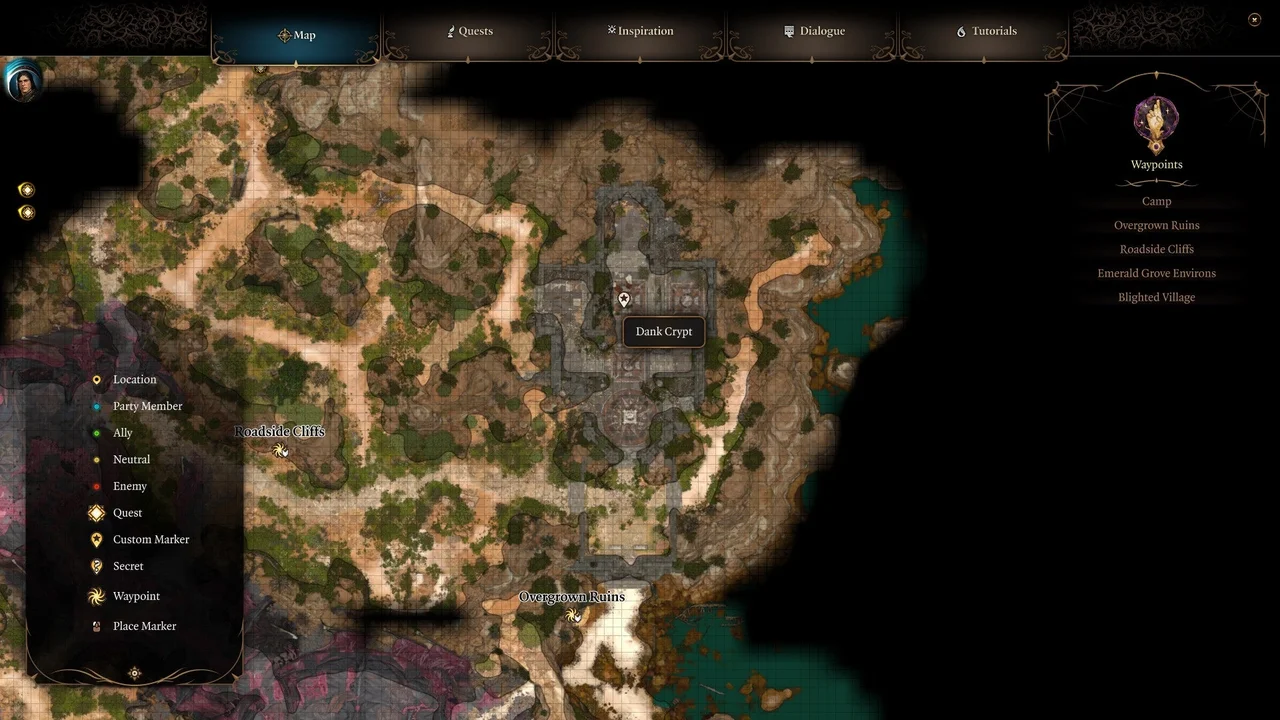The image size is (1280, 720).
Task: Select the Enemy icon in the legend
Action: point(95,486)
